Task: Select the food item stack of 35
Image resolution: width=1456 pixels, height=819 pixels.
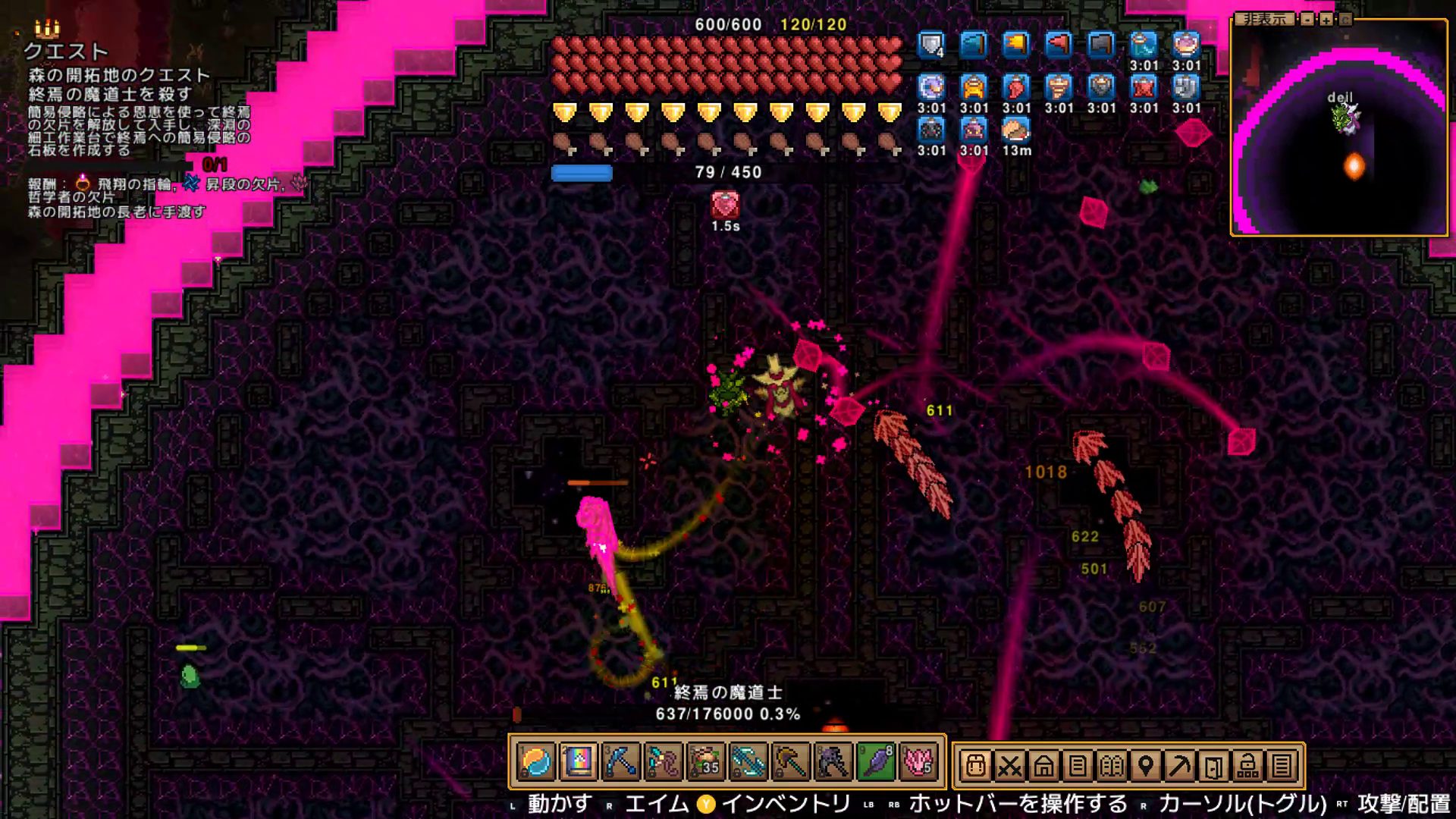Action: coord(705,762)
